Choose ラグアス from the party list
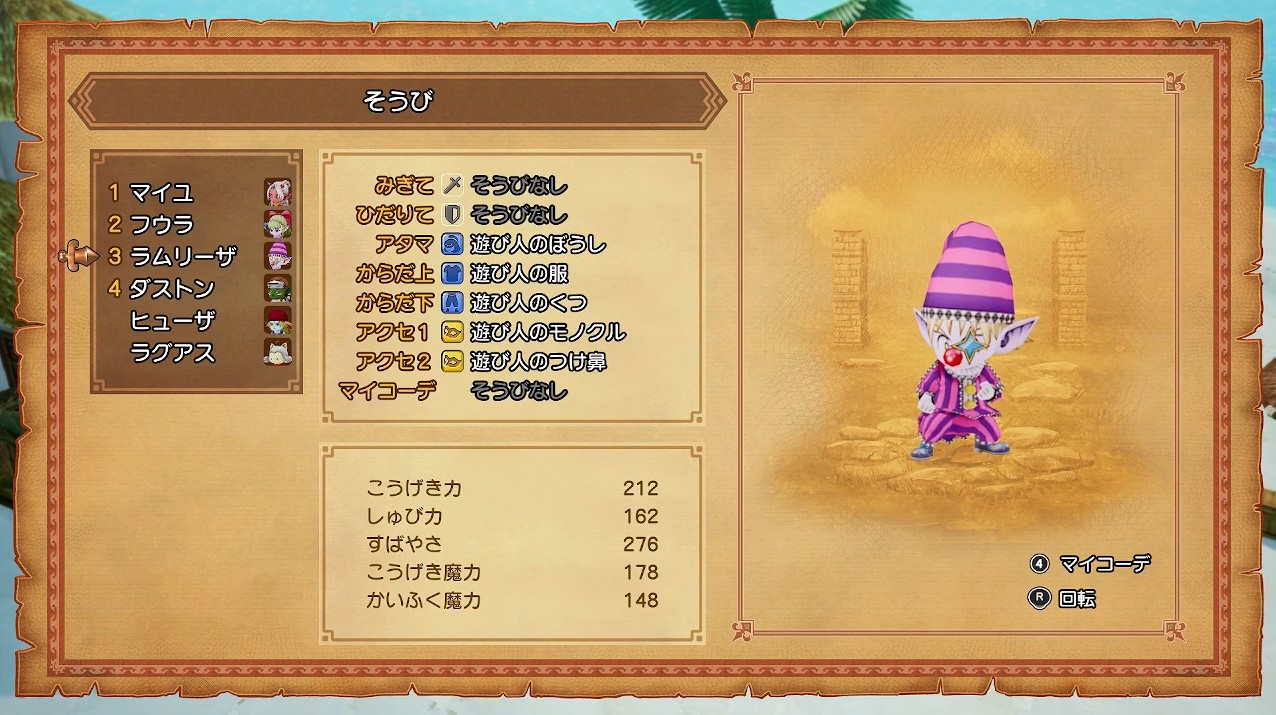The width and height of the screenshot is (1276, 715). 172,352
